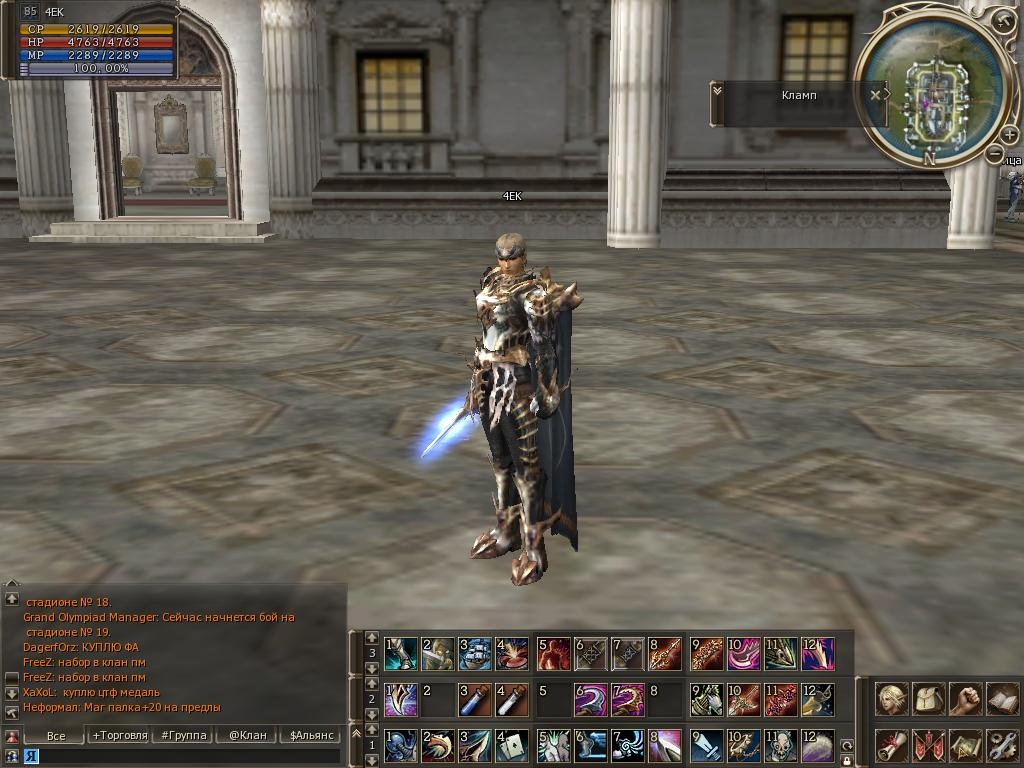Open the world map parchment icon
1024x768 pixels.
tap(965, 745)
